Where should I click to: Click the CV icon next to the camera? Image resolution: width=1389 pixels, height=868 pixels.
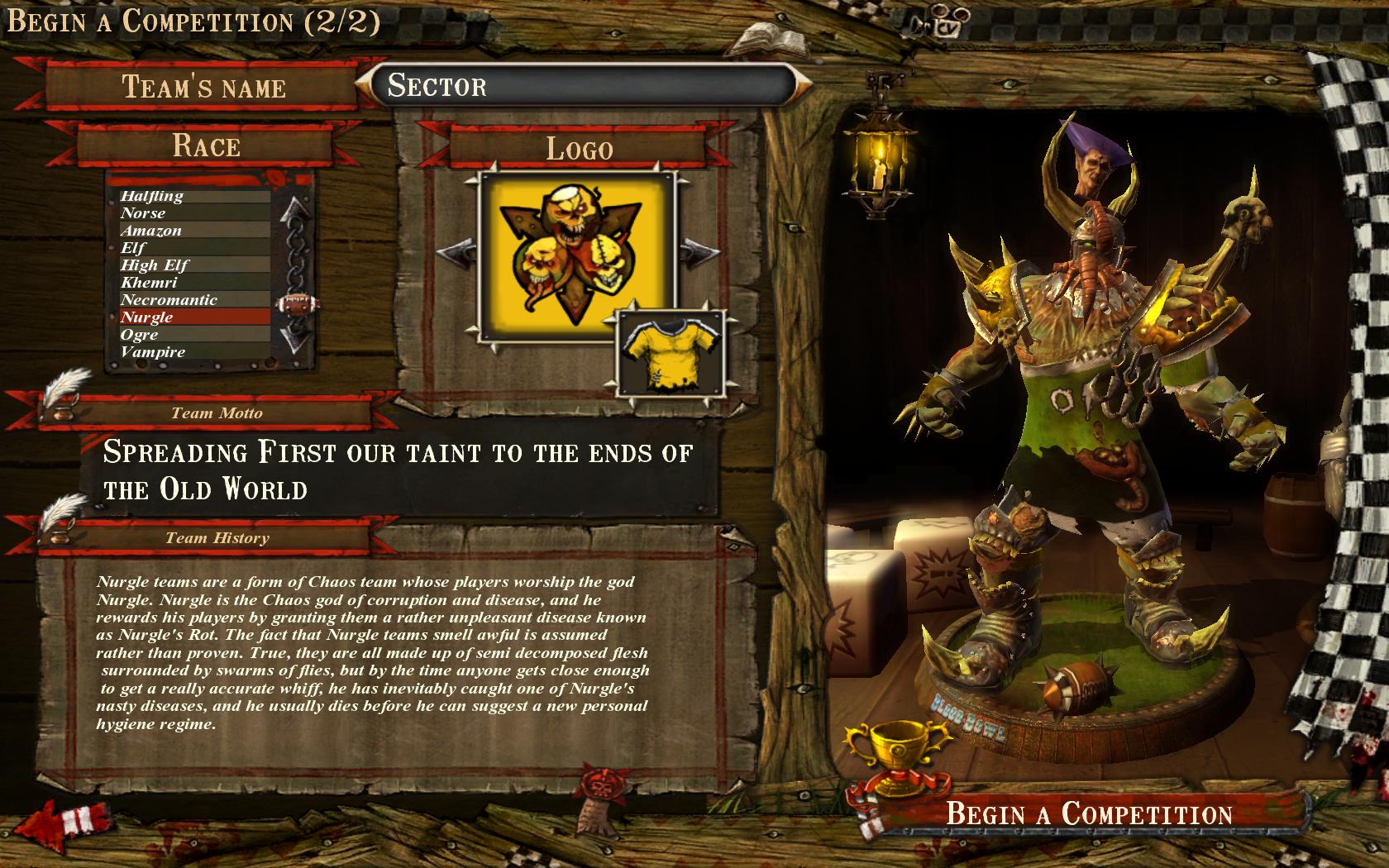tap(947, 29)
